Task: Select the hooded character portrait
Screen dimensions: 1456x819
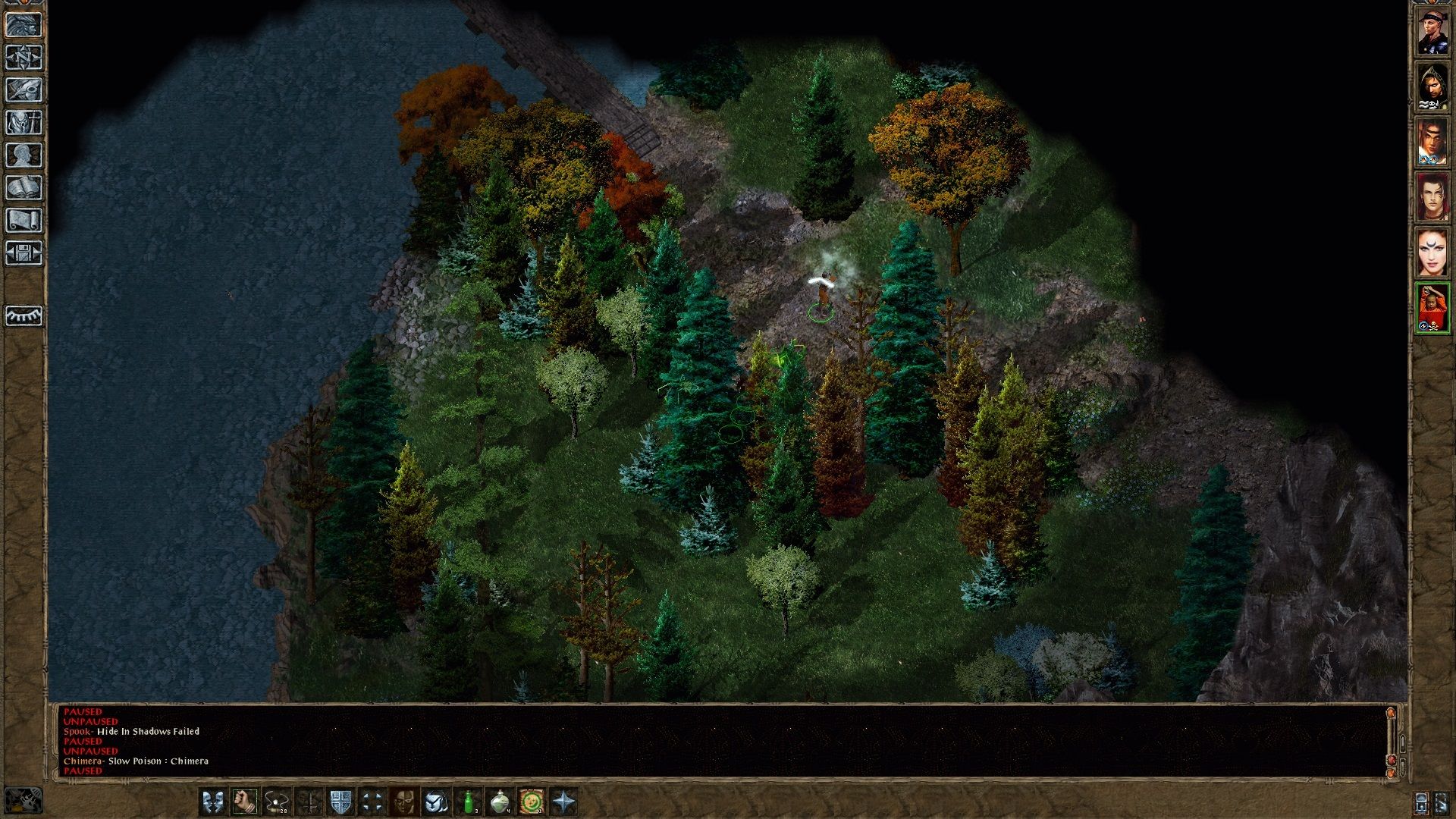Action: coord(1432,87)
